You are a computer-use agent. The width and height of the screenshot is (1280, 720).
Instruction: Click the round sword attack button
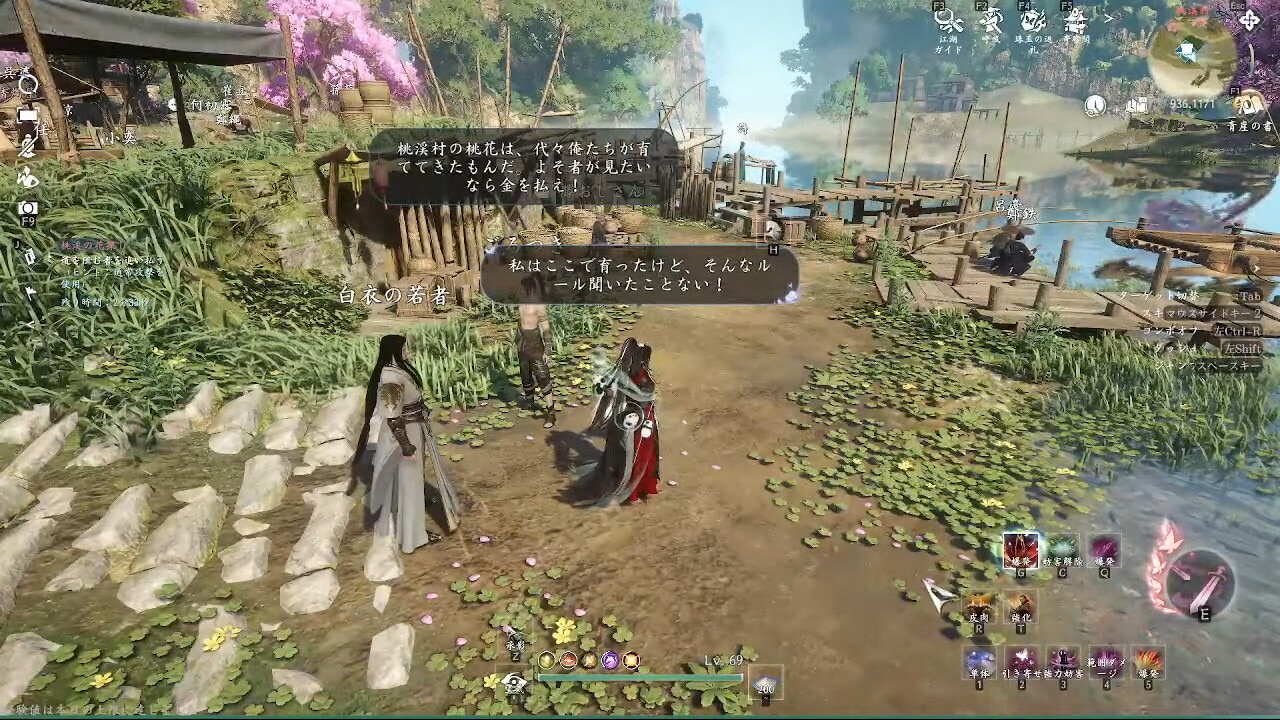pos(1200,582)
